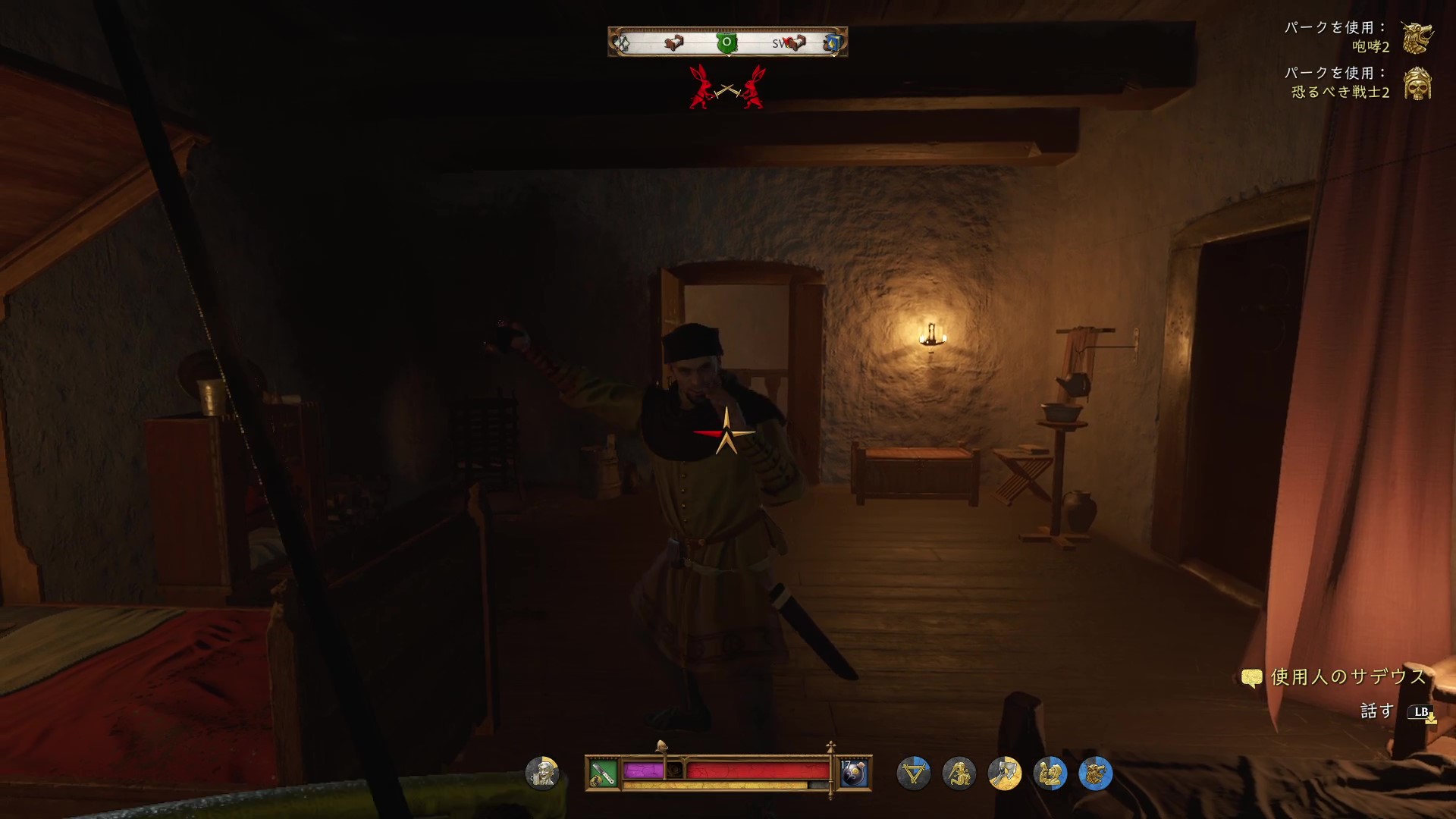The image size is (1456, 819).
Task: Click the laughing drunk man status icon
Action: [x=542, y=773]
